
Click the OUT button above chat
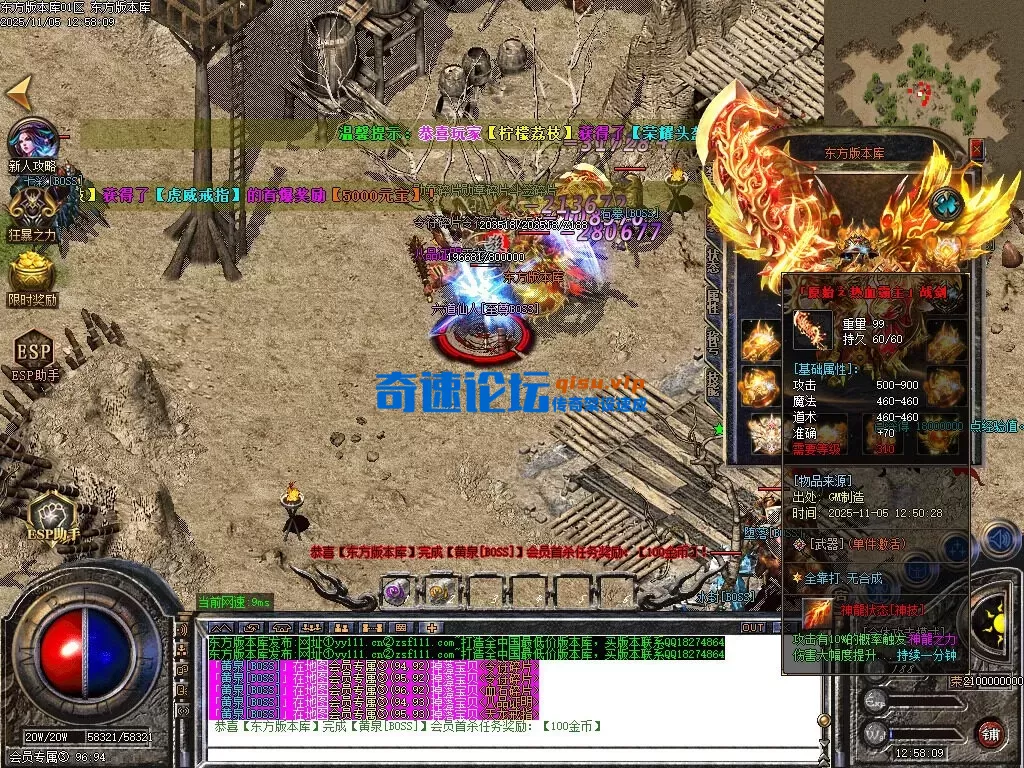click(753, 627)
